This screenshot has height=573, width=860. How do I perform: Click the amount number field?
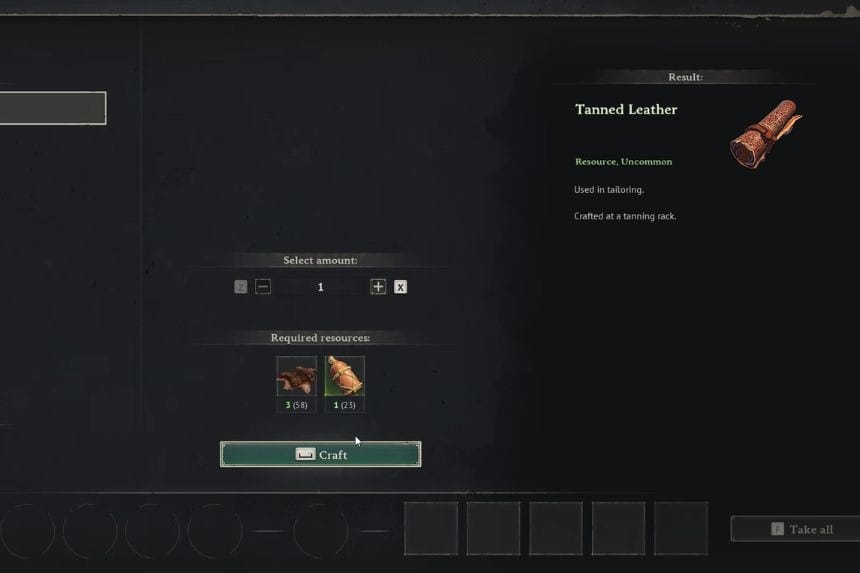pyautogui.click(x=320, y=287)
